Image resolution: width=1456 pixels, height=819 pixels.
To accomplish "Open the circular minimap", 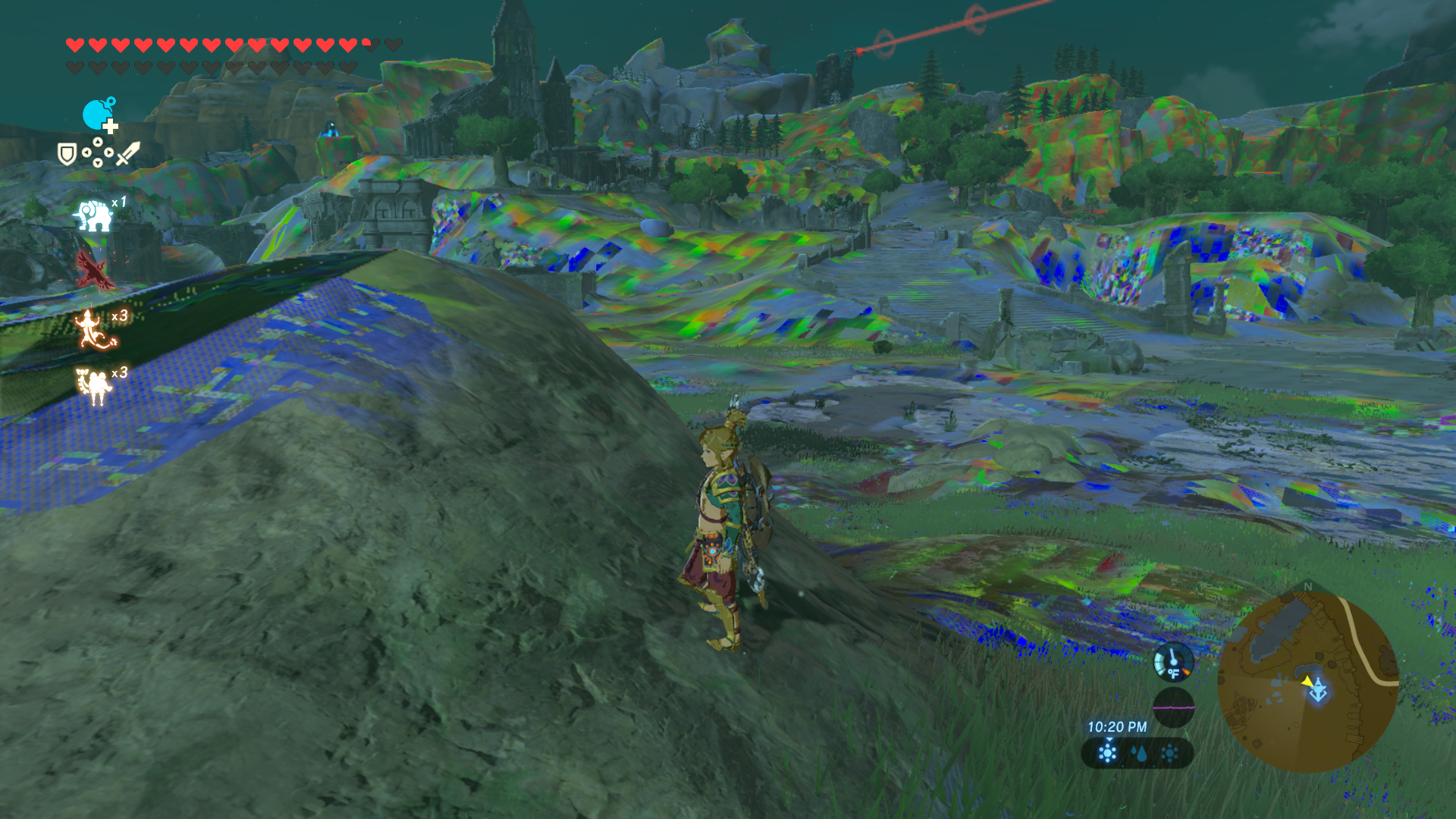I will tap(1307, 682).
